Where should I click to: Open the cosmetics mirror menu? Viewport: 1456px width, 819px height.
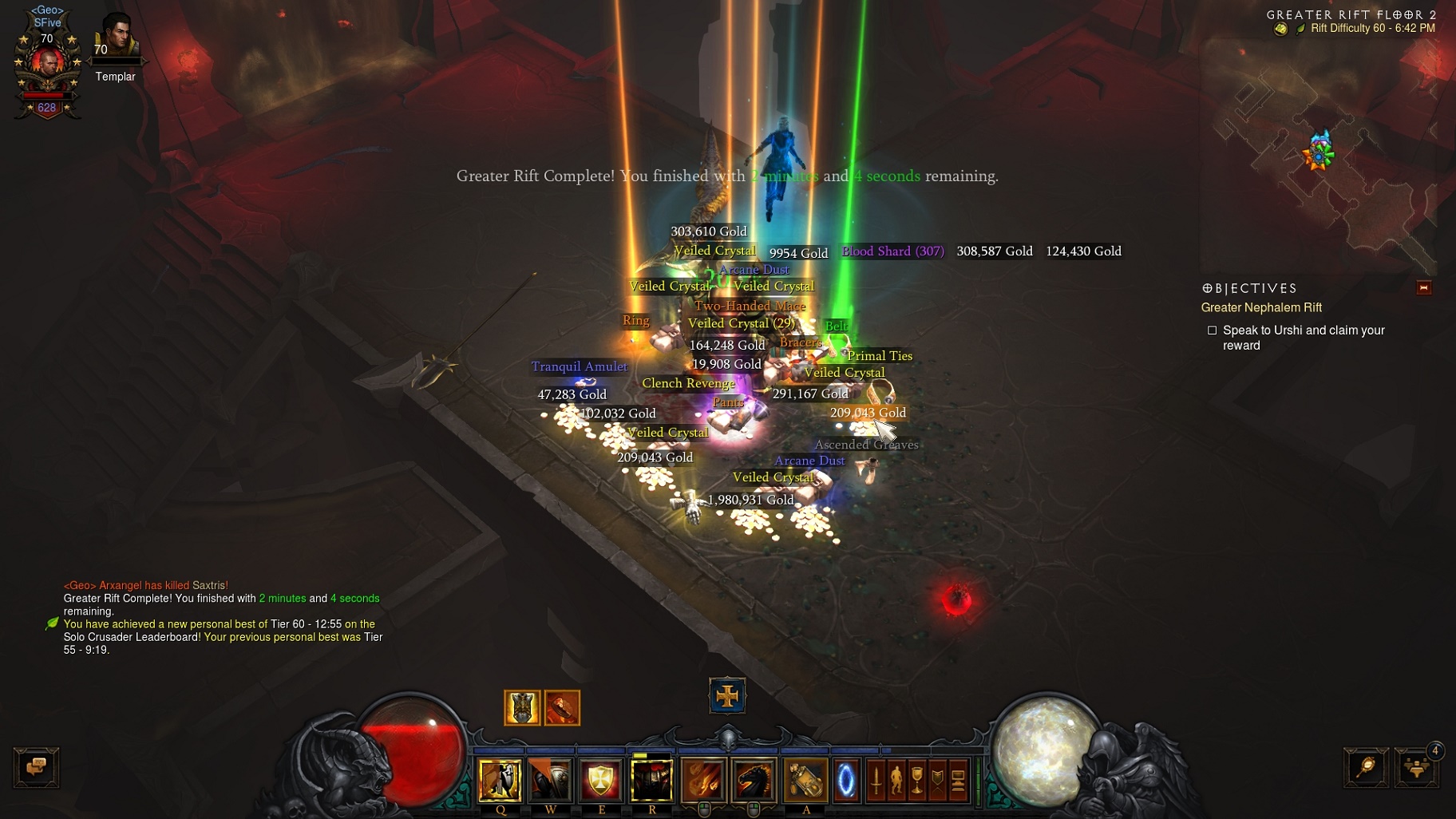[1366, 767]
